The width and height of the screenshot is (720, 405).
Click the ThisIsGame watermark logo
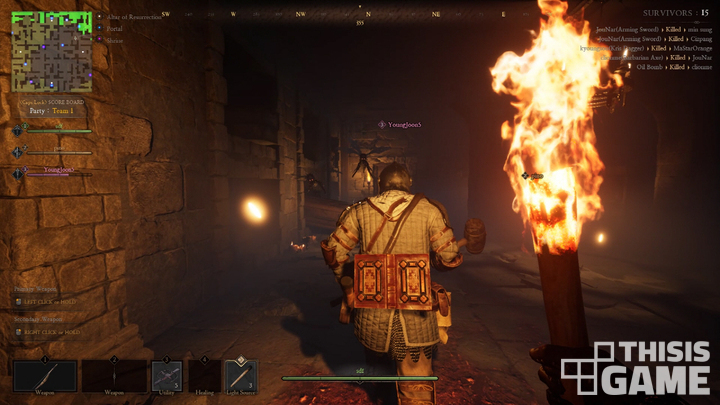(x=636, y=367)
